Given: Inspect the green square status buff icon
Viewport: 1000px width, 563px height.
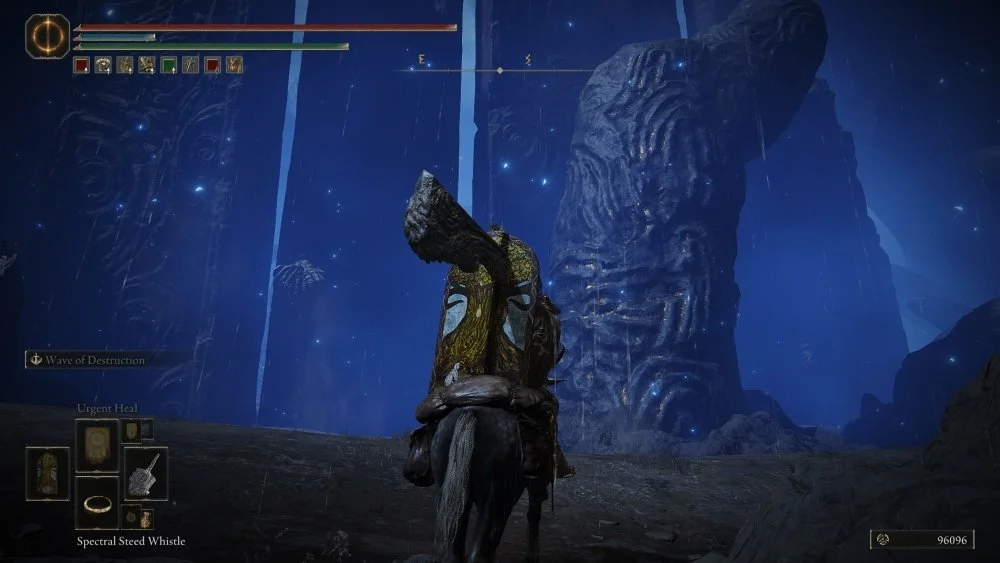Looking at the screenshot, I should [169, 65].
